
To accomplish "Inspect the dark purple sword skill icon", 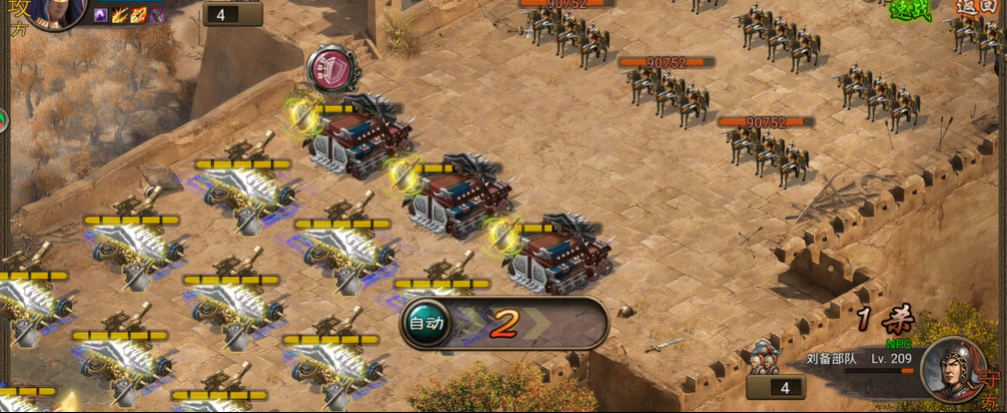I will coord(157,15).
